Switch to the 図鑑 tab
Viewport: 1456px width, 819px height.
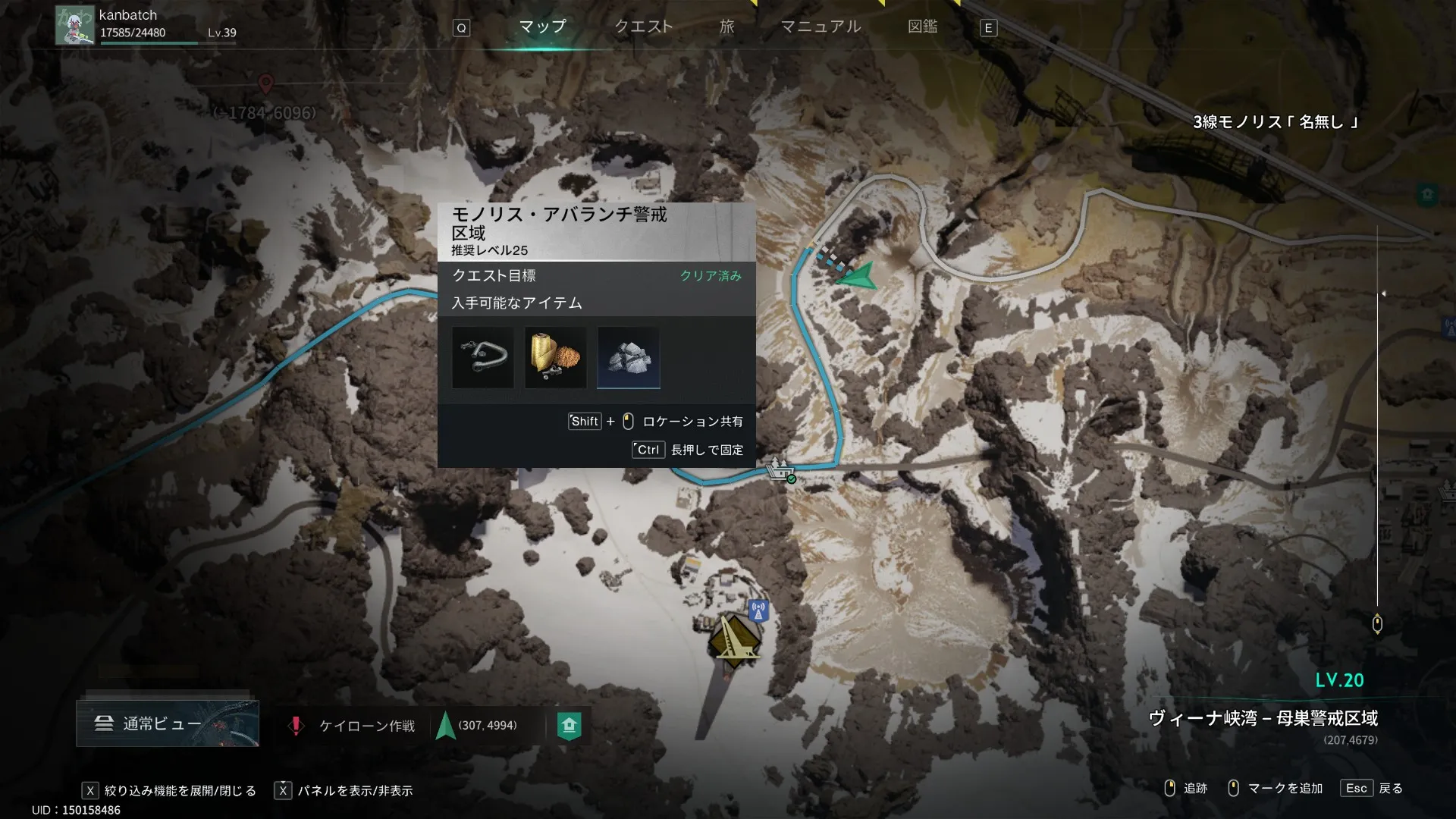(x=922, y=27)
